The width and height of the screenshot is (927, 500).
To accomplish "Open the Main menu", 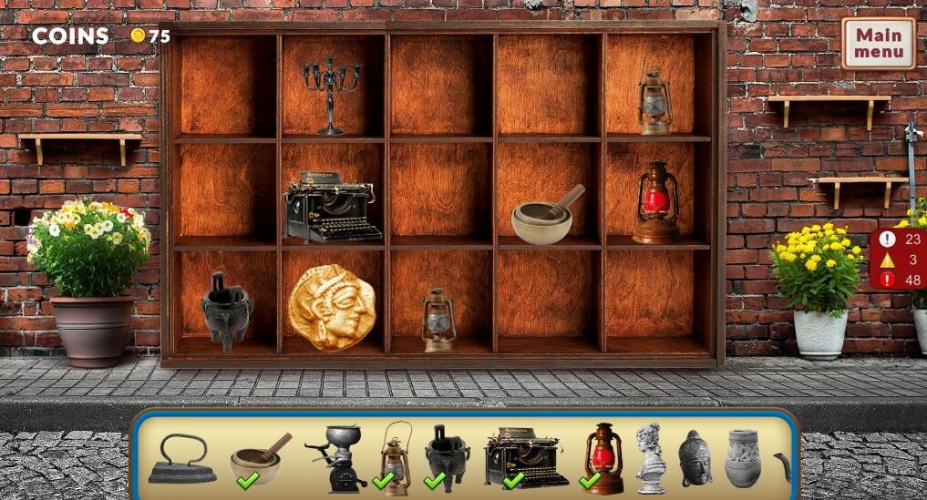I will [878, 43].
